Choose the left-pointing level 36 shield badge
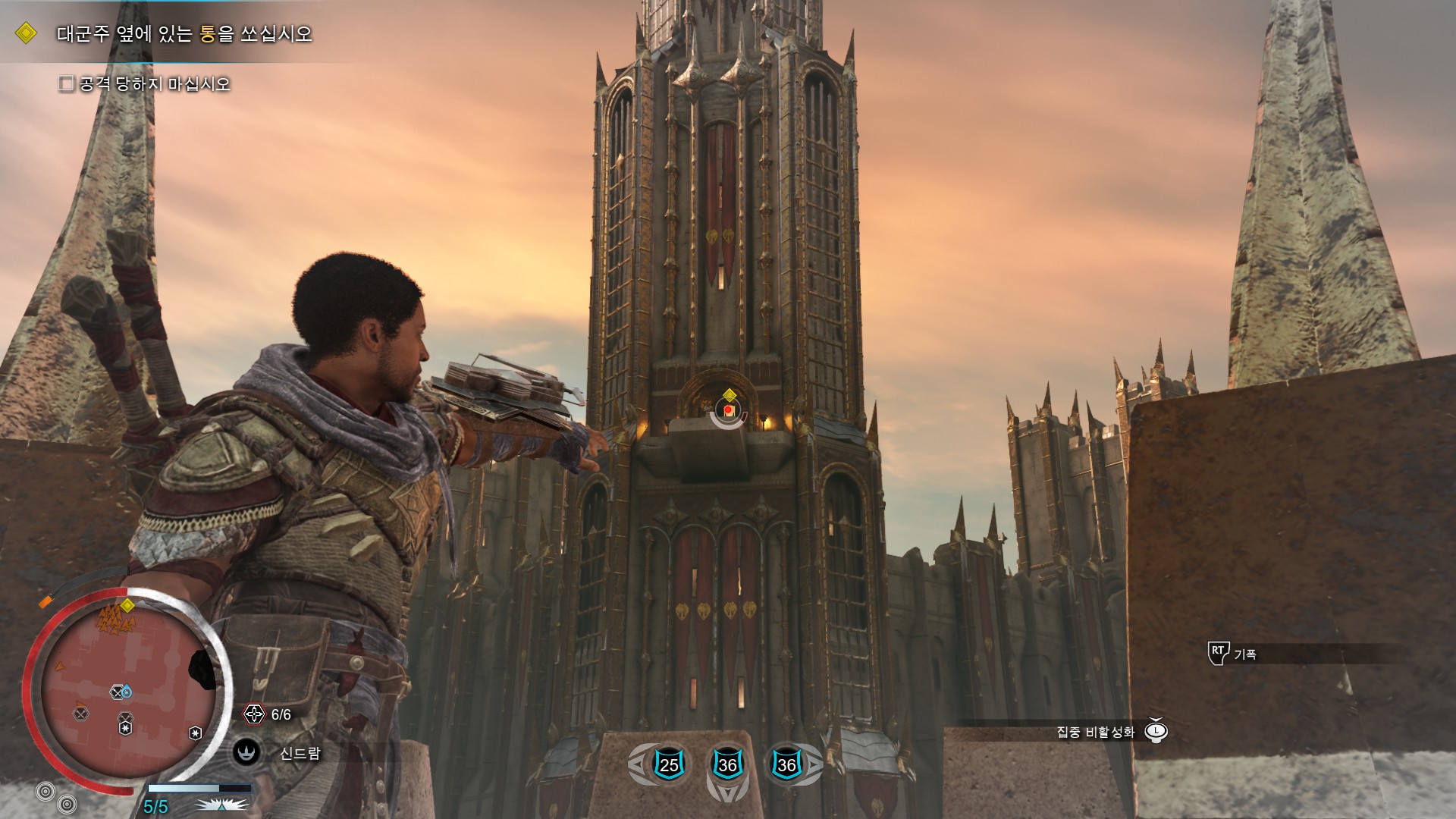The width and height of the screenshot is (1456, 819). [727, 764]
